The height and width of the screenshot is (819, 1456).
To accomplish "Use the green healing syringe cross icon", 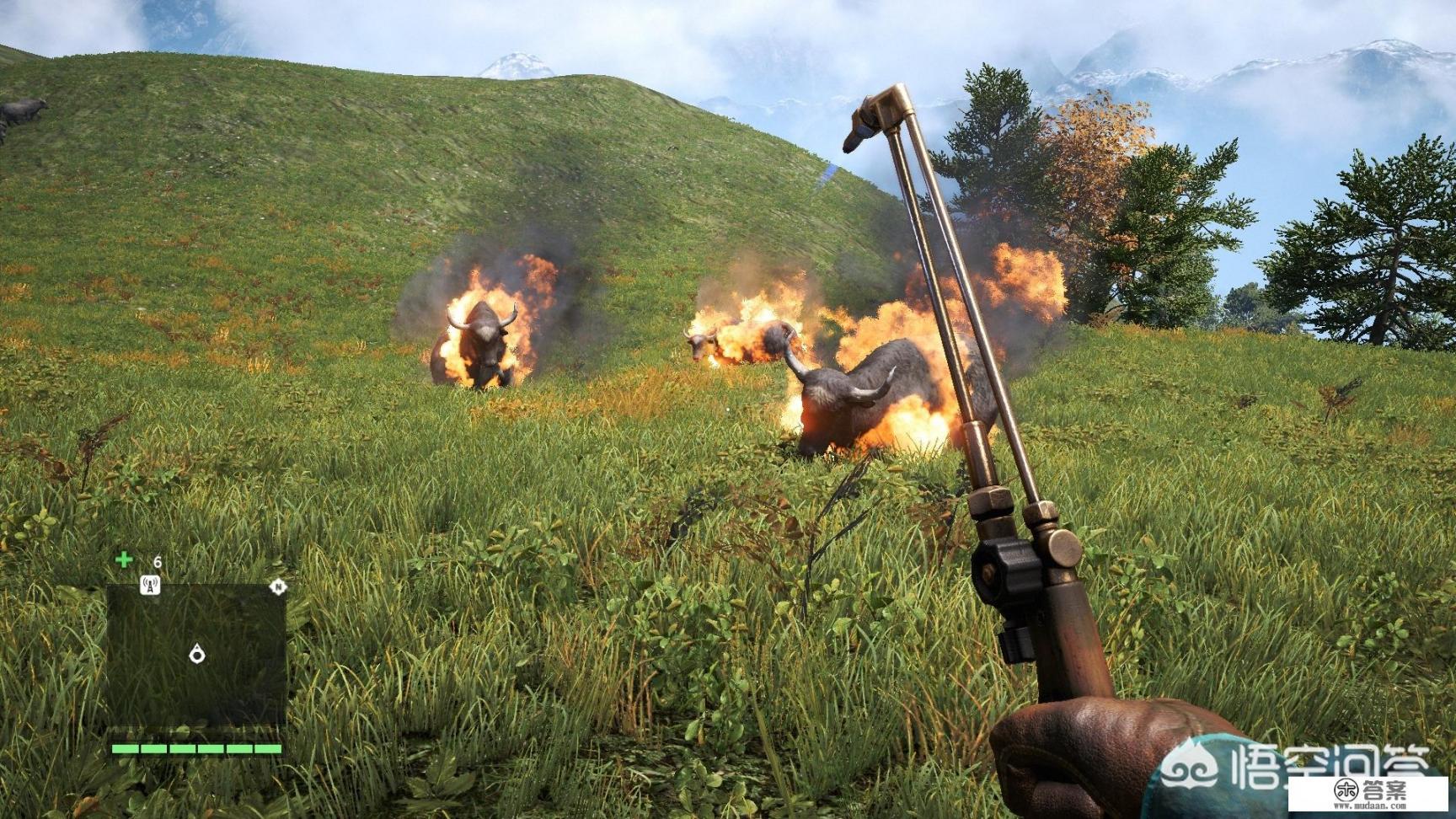I will tap(124, 559).
